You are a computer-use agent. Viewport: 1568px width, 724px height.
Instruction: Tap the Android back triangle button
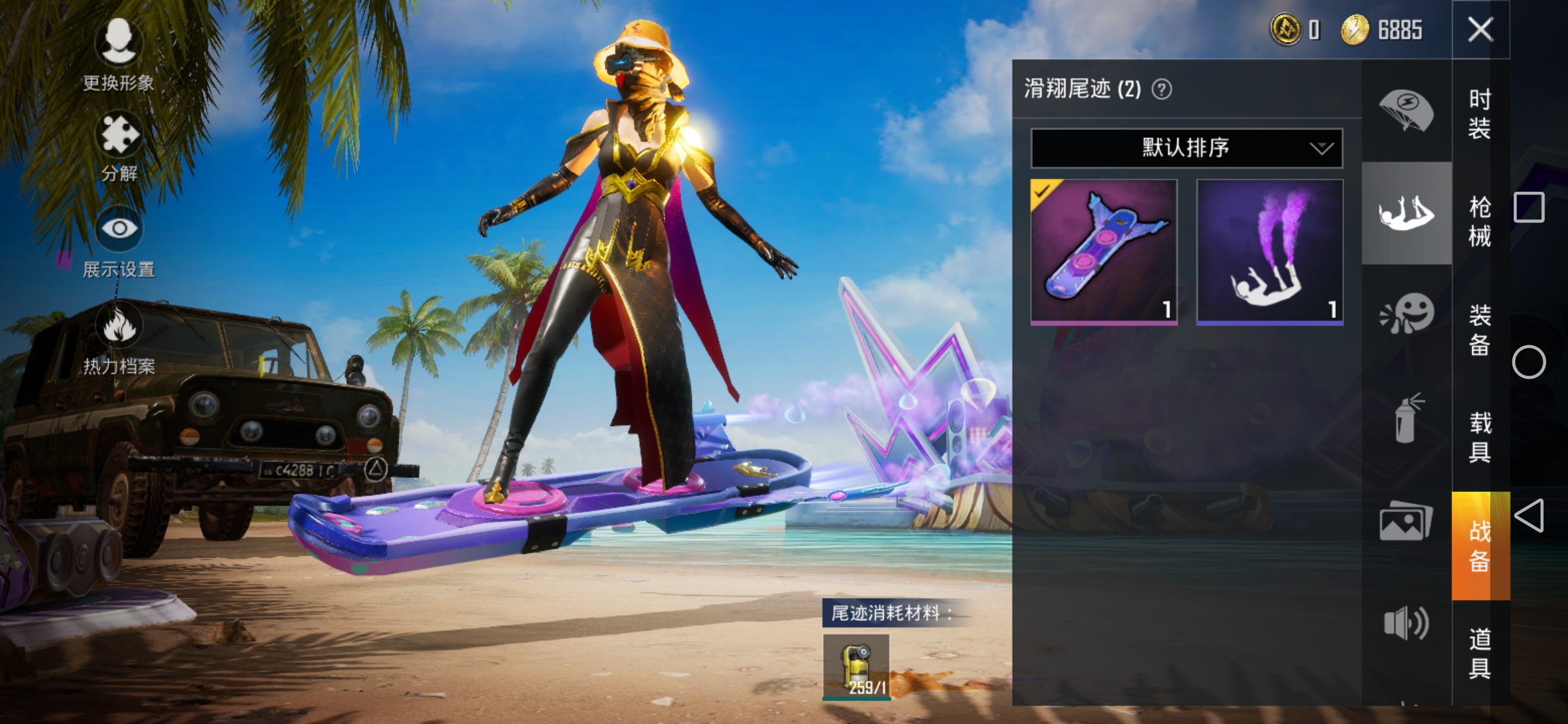(x=1528, y=516)
